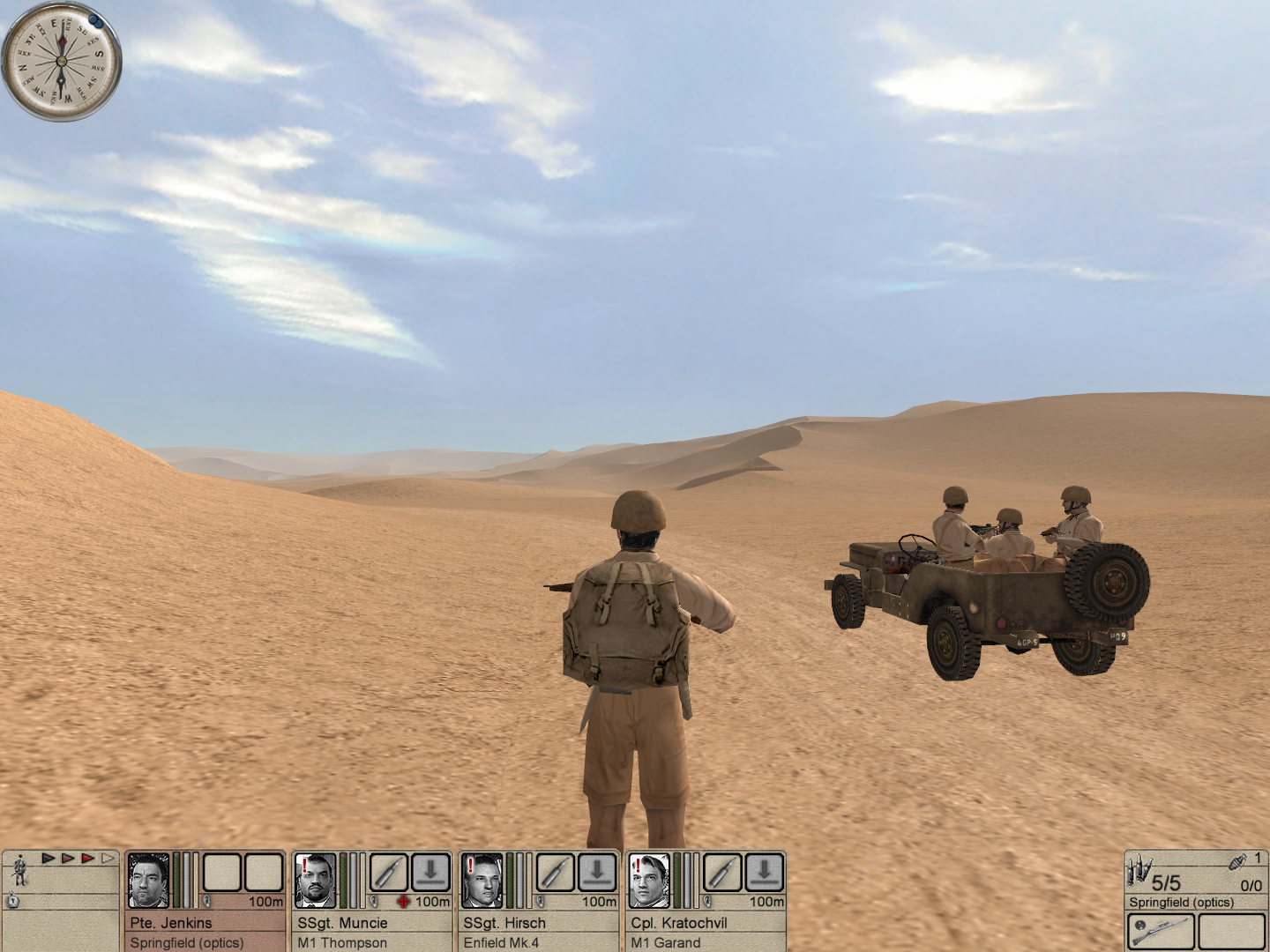Toggle Cpl. Kratochvil's down-arrow stance button
1270x952 pixels.
click(x=765, y=873)
